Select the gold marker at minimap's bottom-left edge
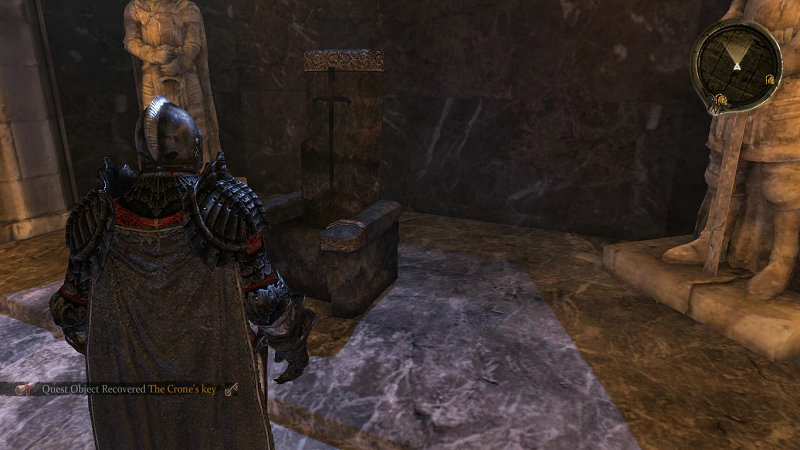Image resolution: width=800 pixels, height=450 pixels. tap(720, 98)
